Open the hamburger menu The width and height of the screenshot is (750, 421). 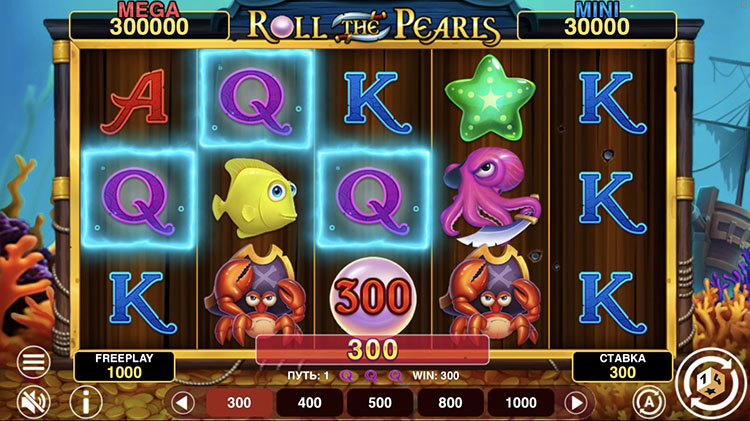[33, 362]
